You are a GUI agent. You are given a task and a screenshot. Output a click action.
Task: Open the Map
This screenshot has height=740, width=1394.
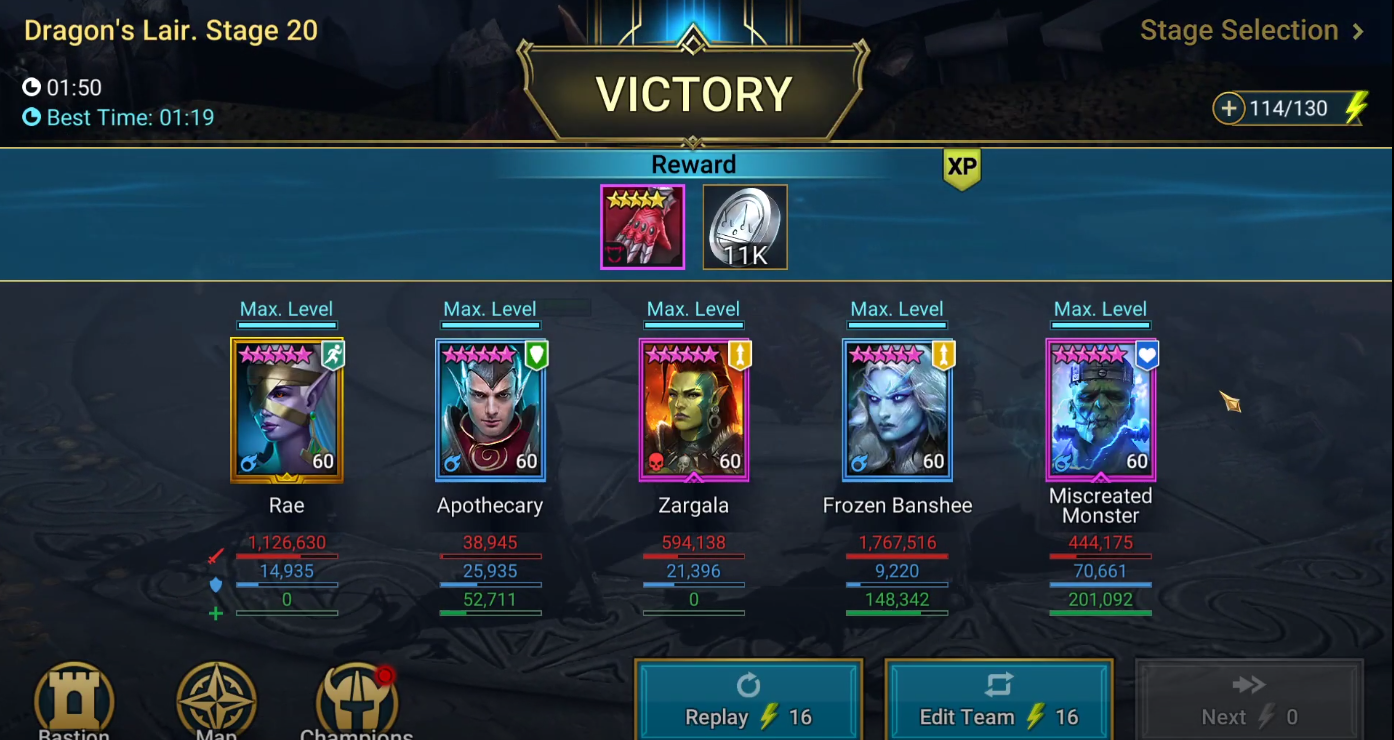[x=216, y=702]
